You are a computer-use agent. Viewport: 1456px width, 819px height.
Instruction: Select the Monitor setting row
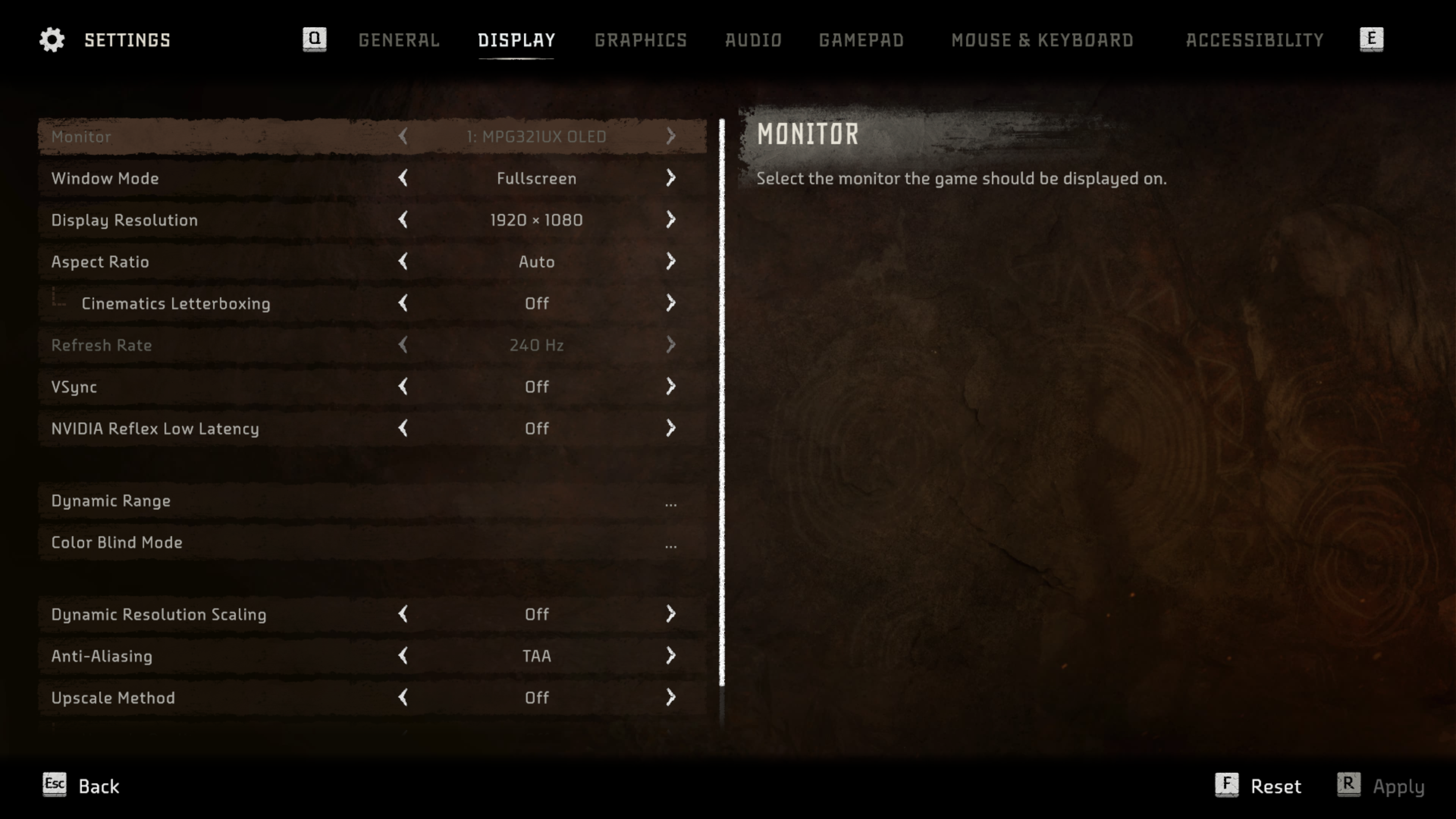(x=372, y=136)
